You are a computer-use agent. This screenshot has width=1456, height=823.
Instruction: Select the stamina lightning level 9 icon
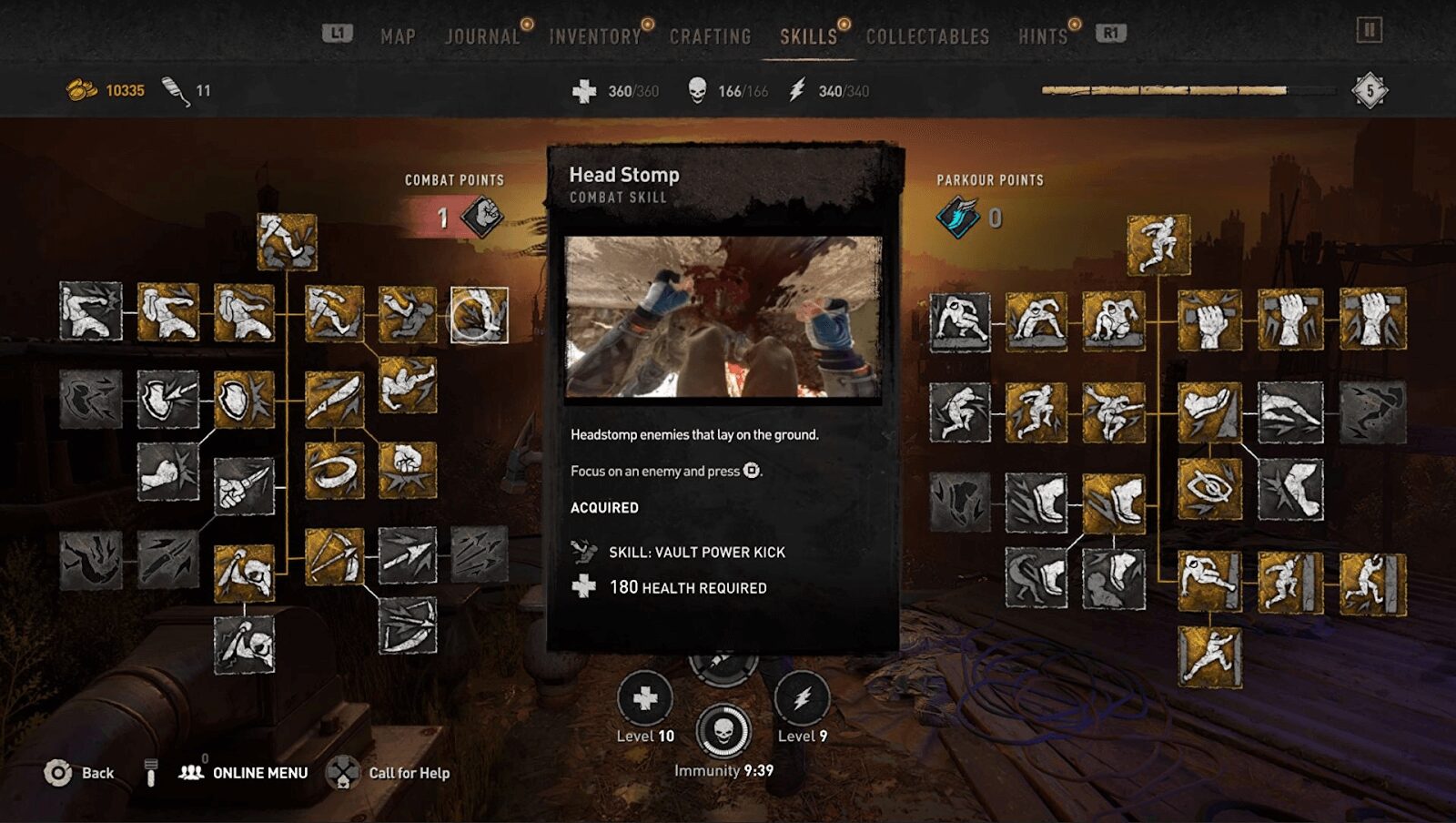[x=802, y=698]
